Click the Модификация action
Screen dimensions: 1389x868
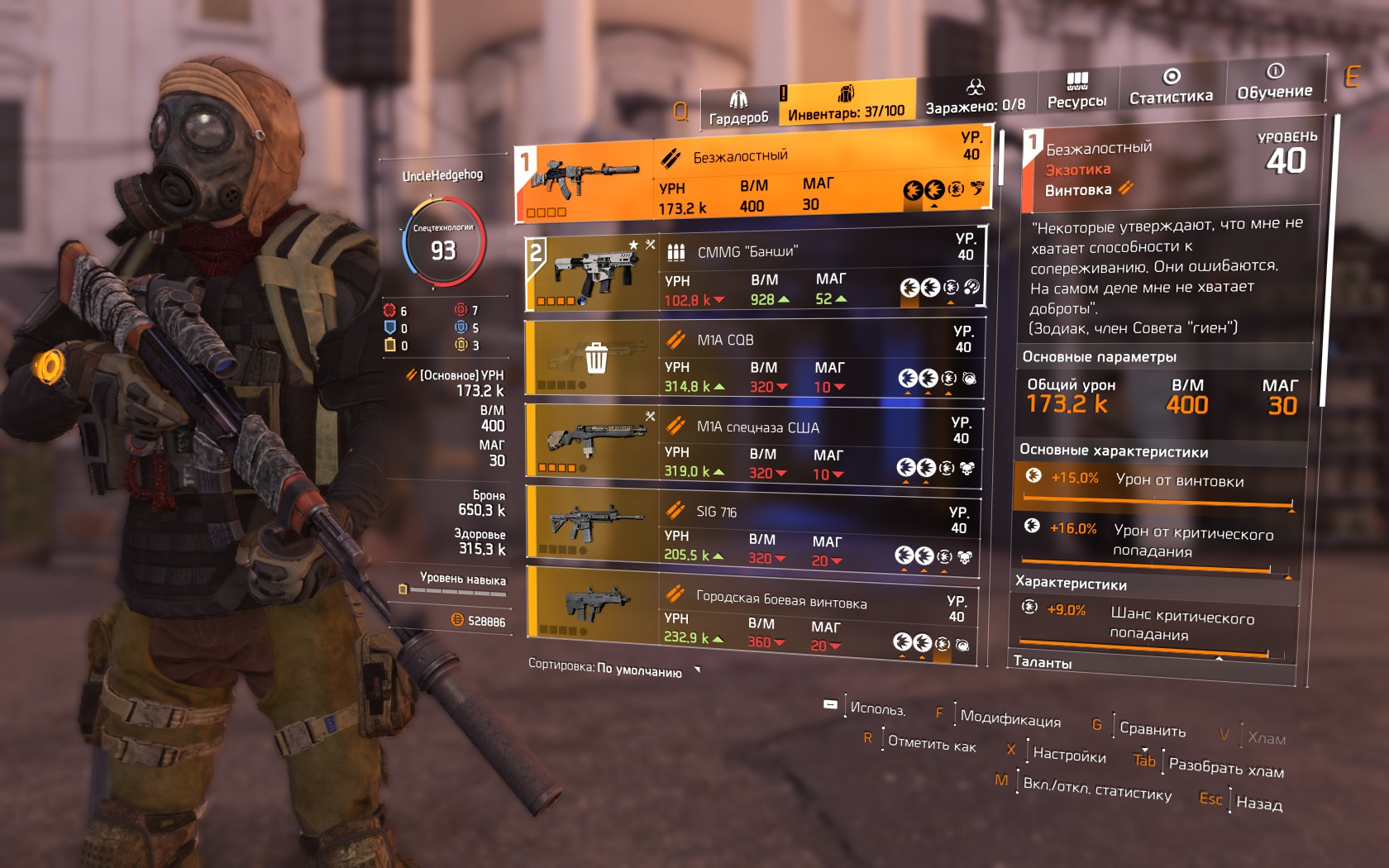click(1010, 718)
